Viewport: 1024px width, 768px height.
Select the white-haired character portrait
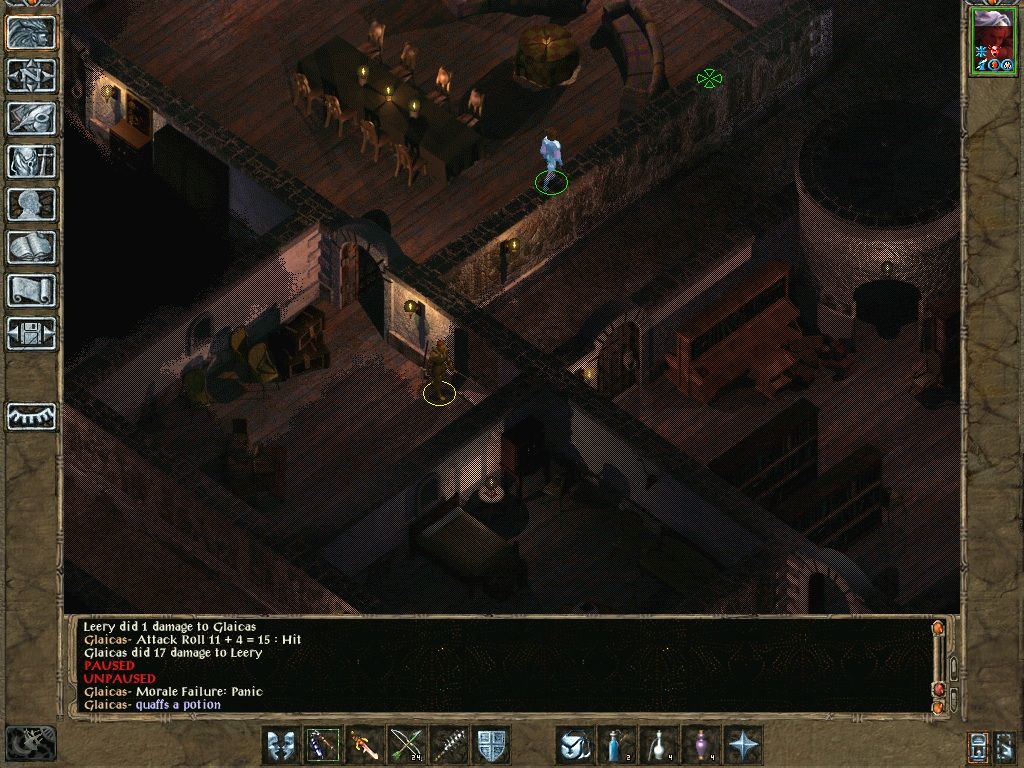click(x=992, y=40)
